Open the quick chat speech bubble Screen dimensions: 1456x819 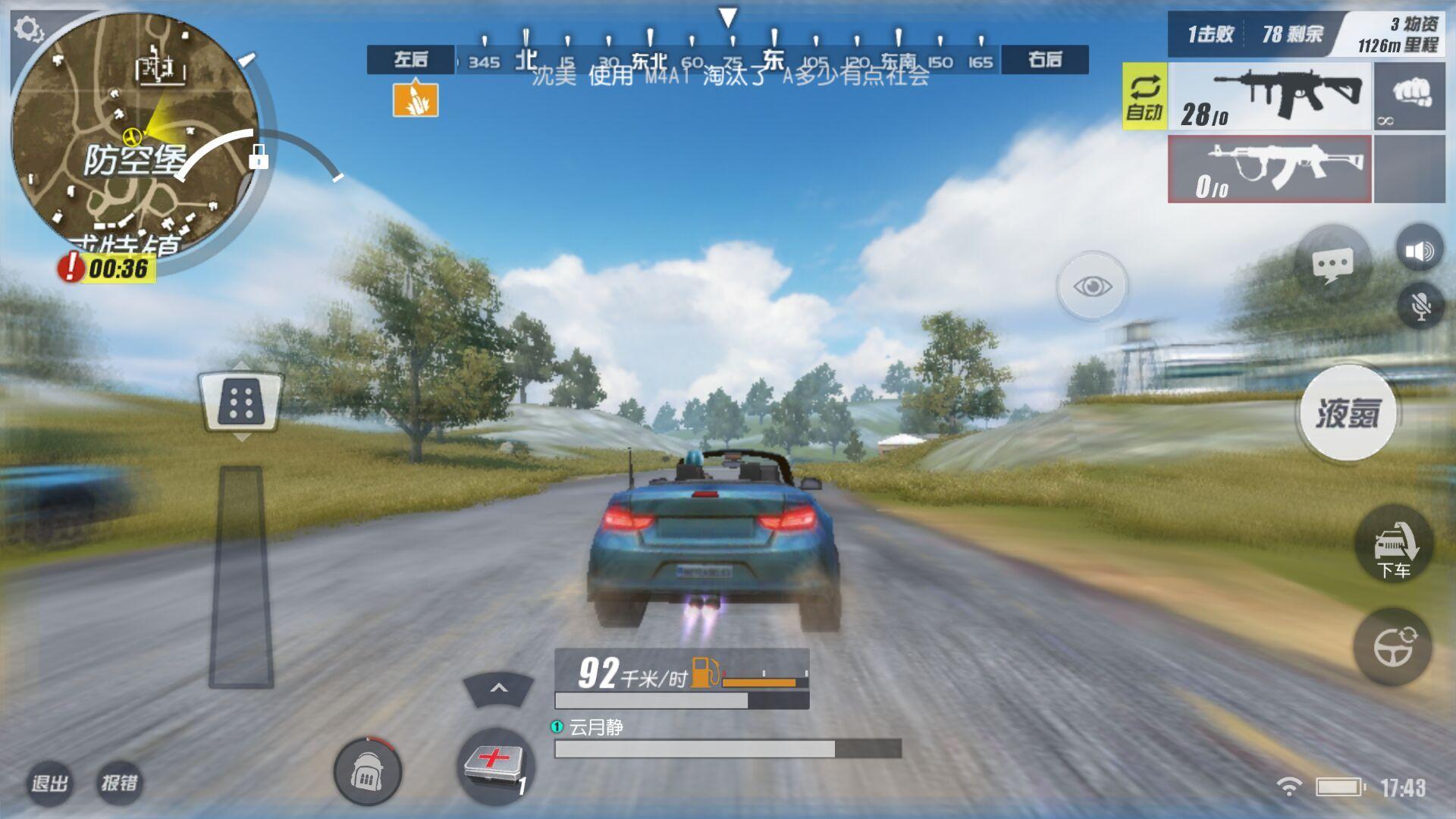point(1332,265)
